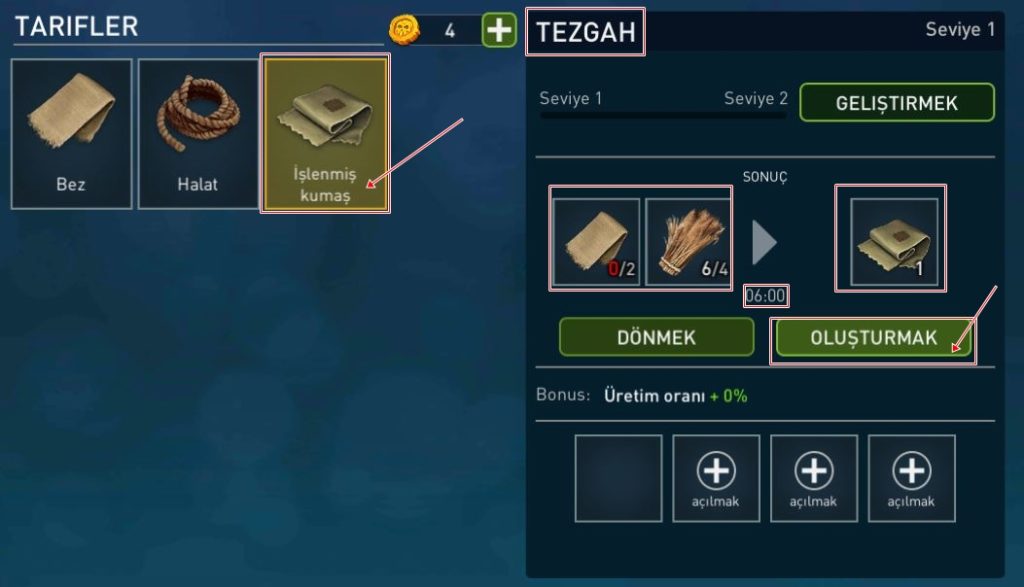Click the DÖNMEK button
This screenshot has height=587, width=1024.
(x=656, y=337)
